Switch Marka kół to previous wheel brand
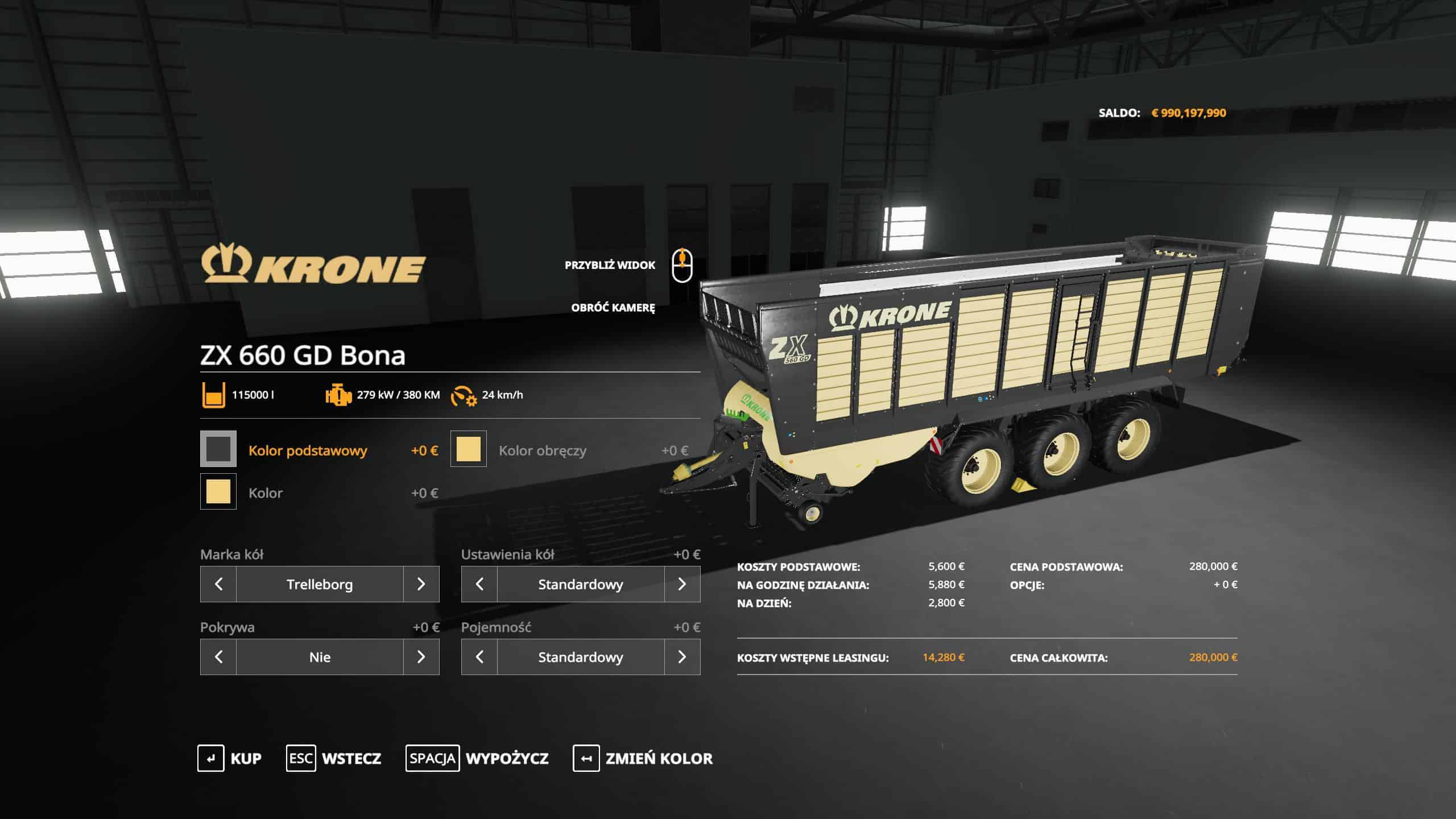This screenshot has height=819, width=1456. pyautogui.click(x=218, y=584)
